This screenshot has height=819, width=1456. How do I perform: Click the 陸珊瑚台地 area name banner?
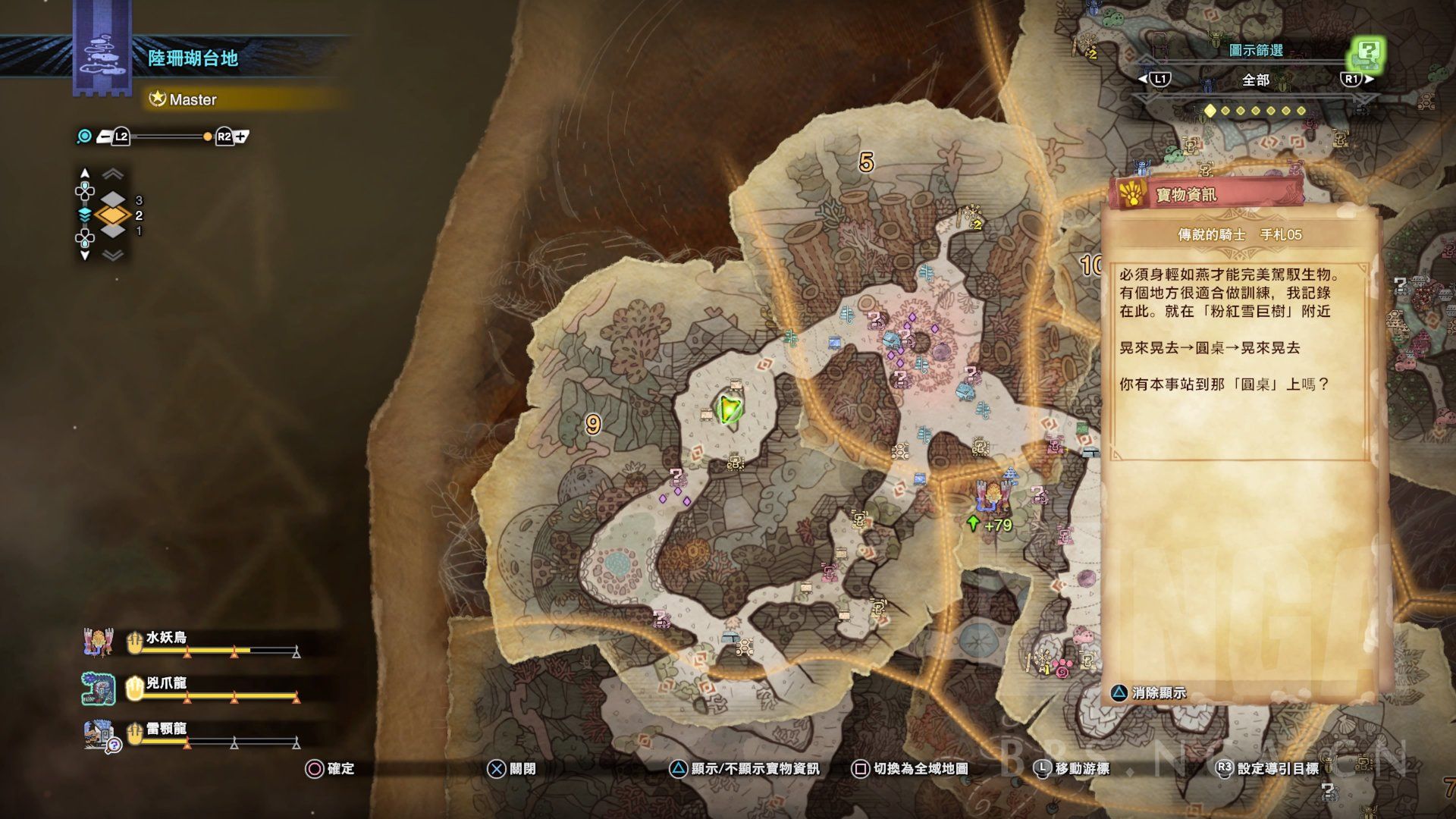[193, 58]
